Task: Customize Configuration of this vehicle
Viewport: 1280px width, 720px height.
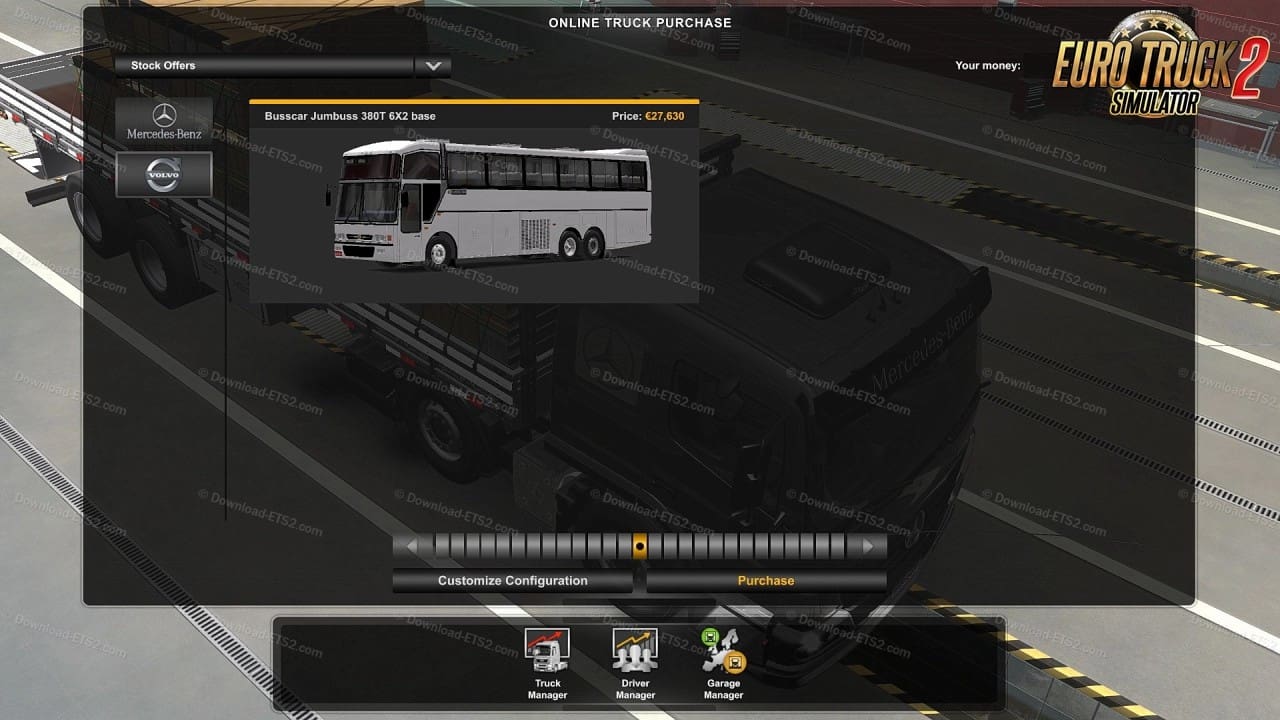Action: (512, 581)
